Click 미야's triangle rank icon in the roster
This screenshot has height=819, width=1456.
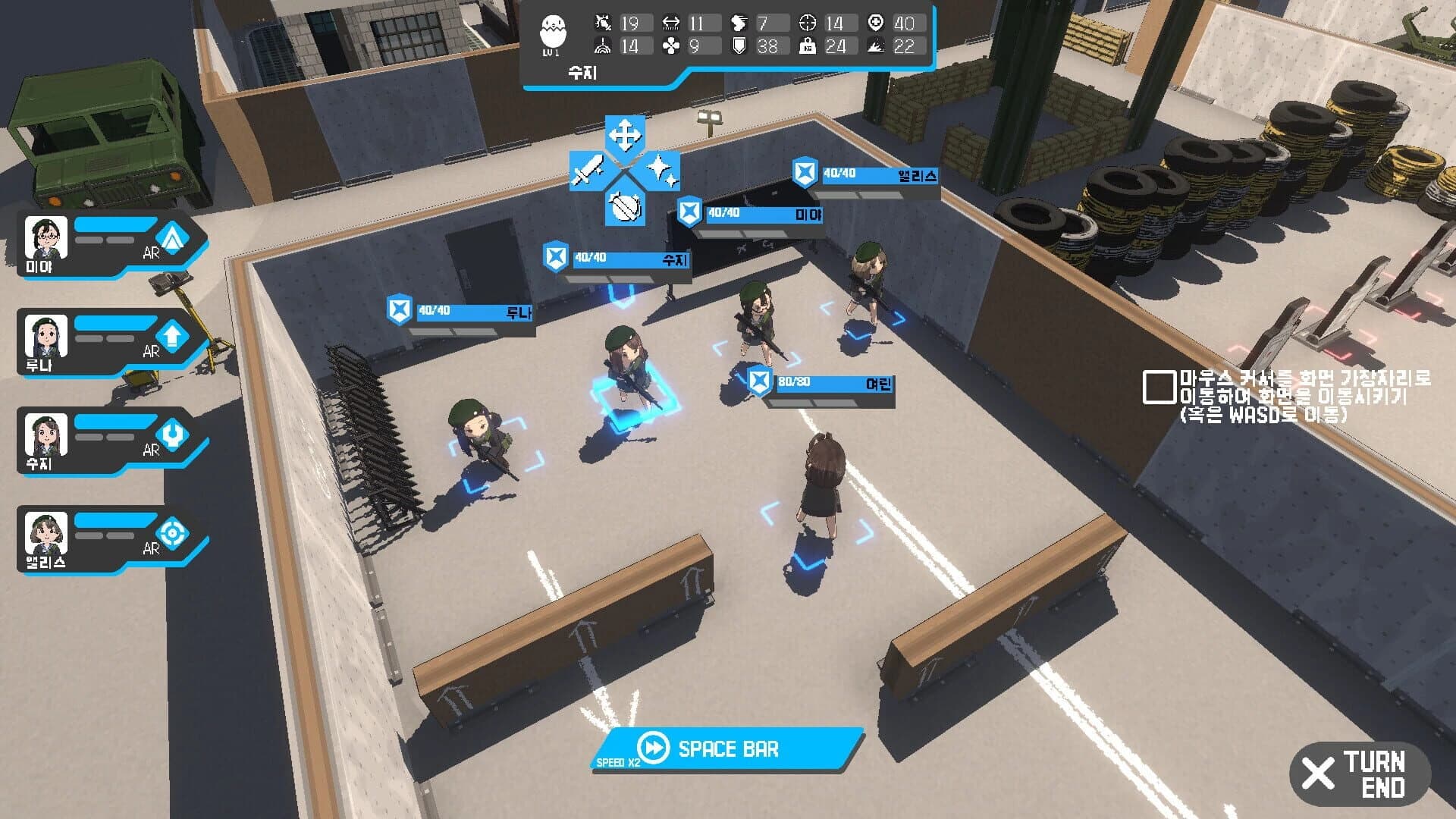[171, 237]
